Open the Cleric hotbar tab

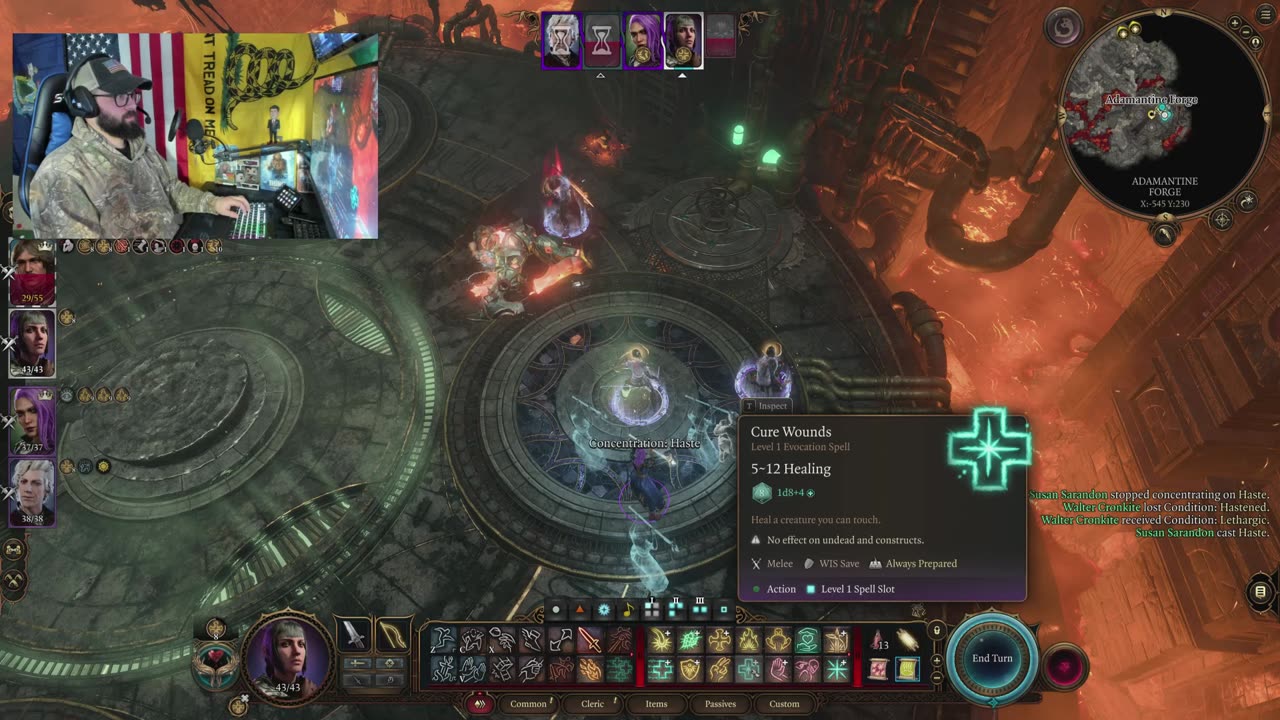point(593,704)
